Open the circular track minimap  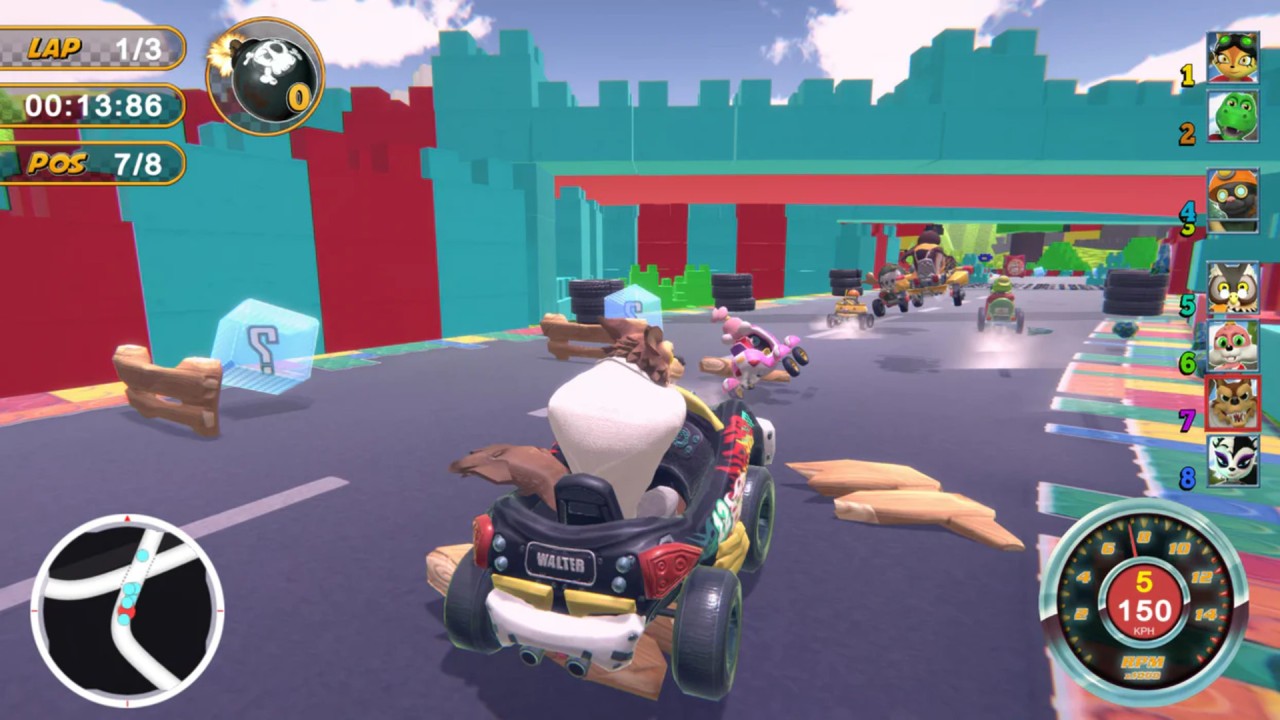[127, 609]
